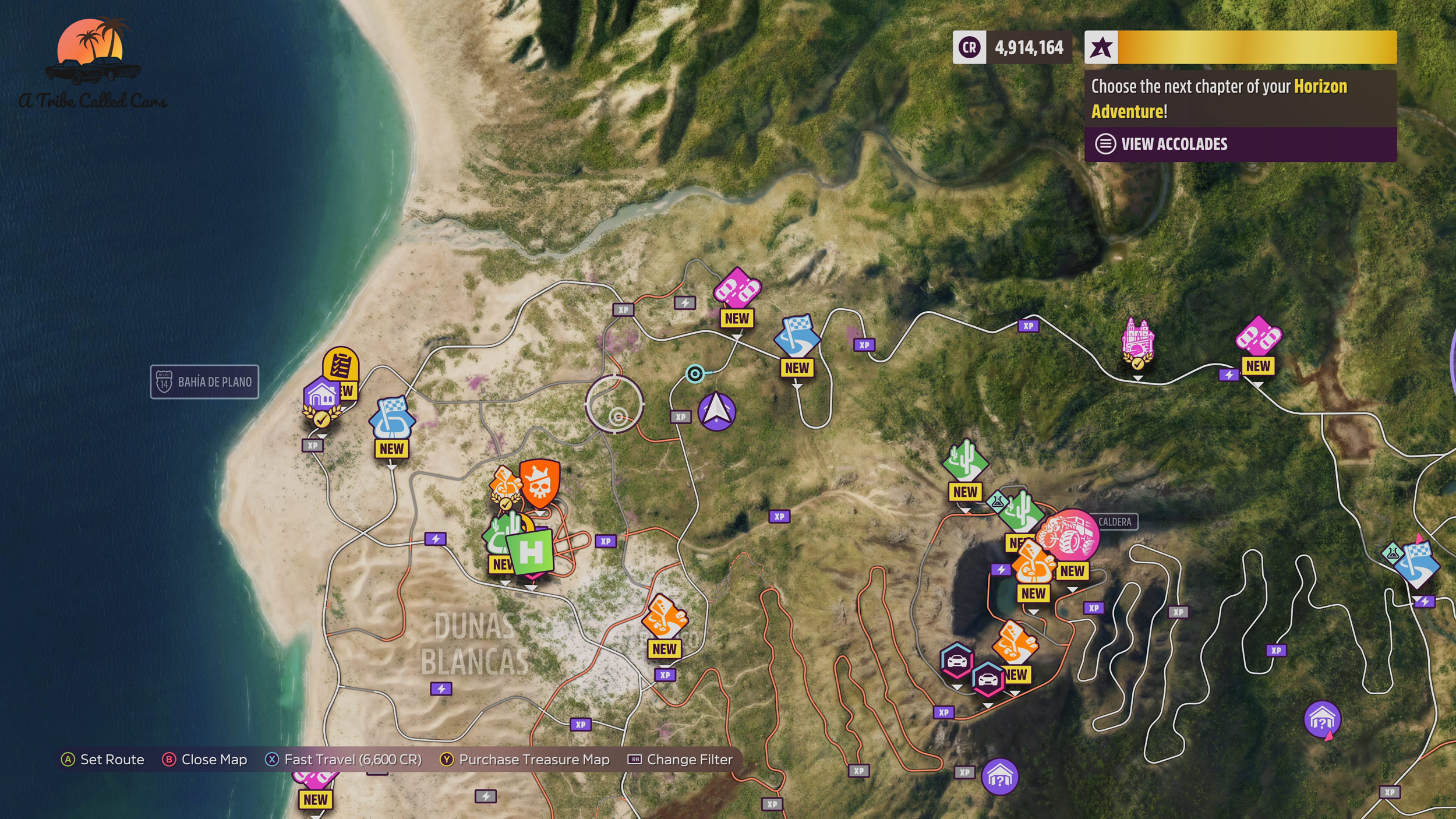Click the Caldera location label
This screenshot has height=819, width=1456.
pyautogui.click(x=1115, y=522)
